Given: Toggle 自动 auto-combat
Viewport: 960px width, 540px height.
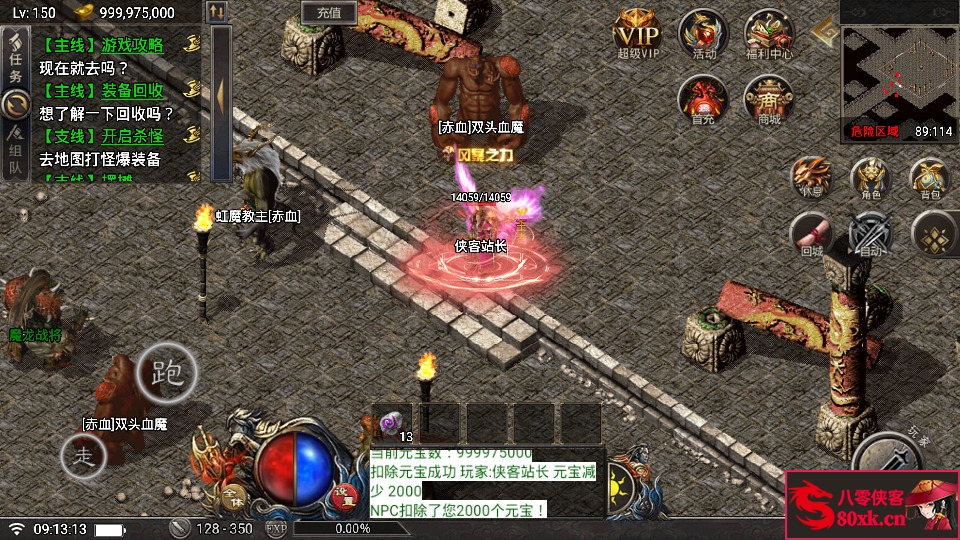Looking at the screenshot, I should click(x=869, y=235).
